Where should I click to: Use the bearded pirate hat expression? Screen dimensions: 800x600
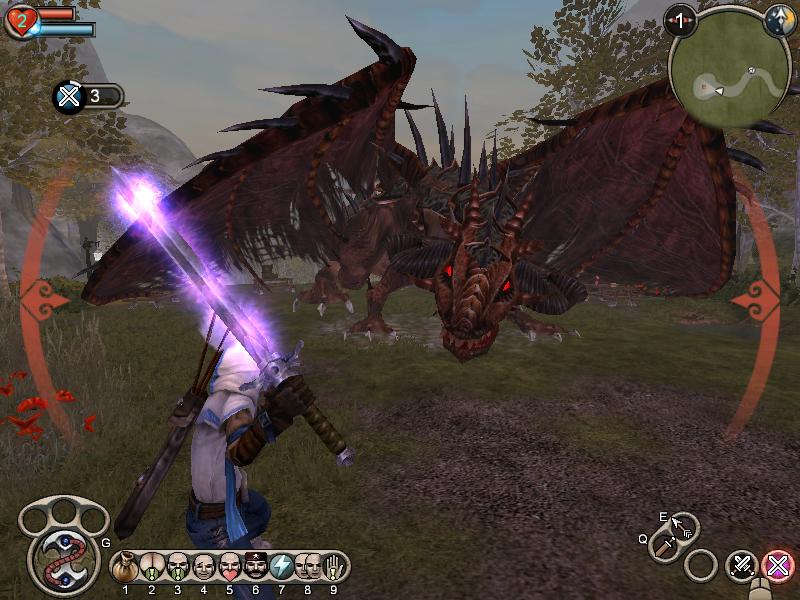pyautogui.click(x=256, y=567)
